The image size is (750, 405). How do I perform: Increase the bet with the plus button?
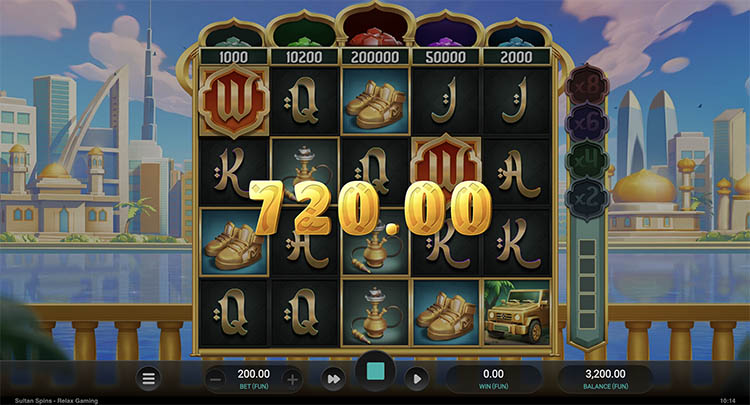[x=292, y=378]
